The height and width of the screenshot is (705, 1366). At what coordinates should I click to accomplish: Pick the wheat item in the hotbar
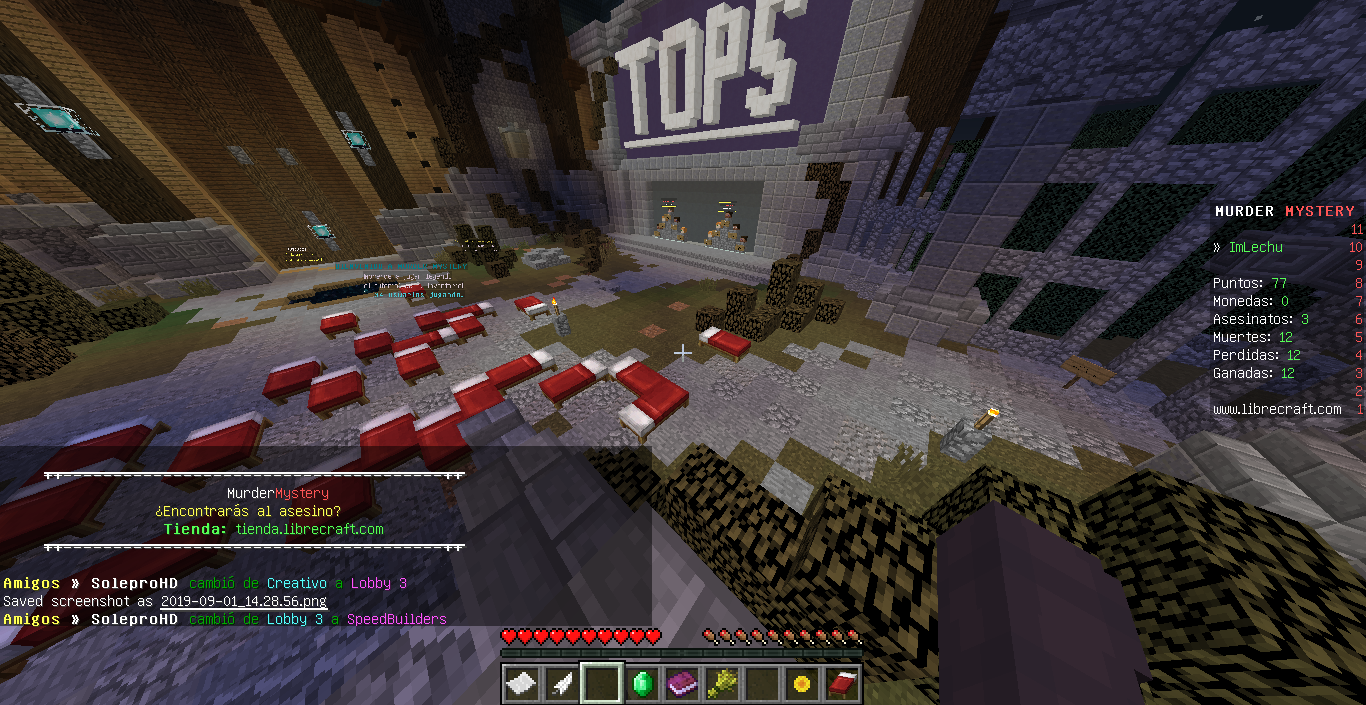point(722,684)
